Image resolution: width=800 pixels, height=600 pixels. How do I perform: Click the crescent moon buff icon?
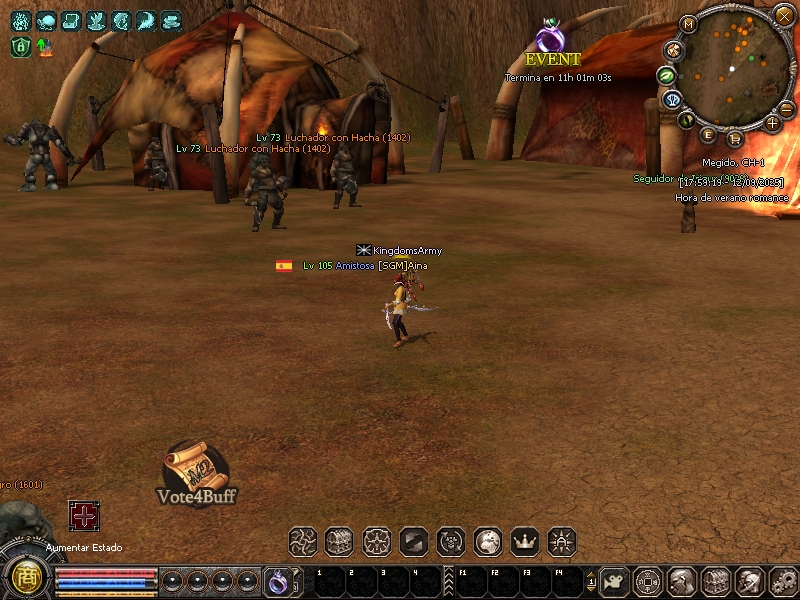pos(146,20)
